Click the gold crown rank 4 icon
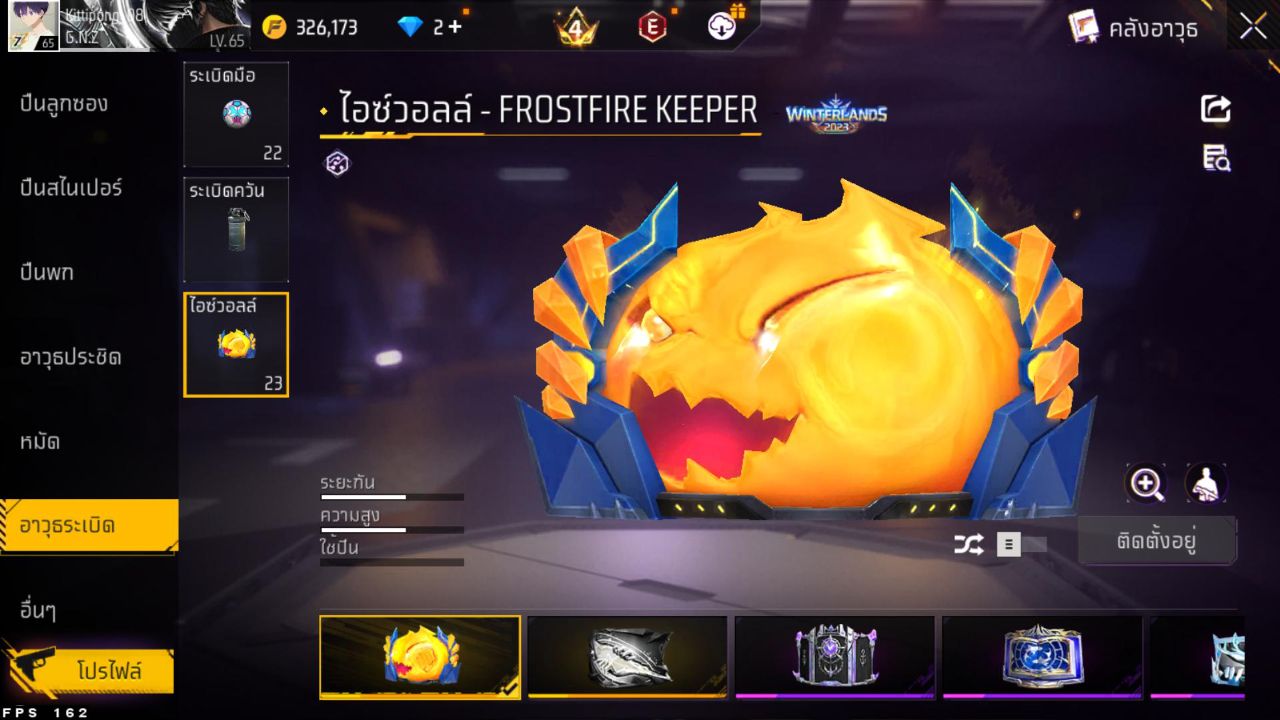Viewport: 1280px width, 720px height. 577,27
